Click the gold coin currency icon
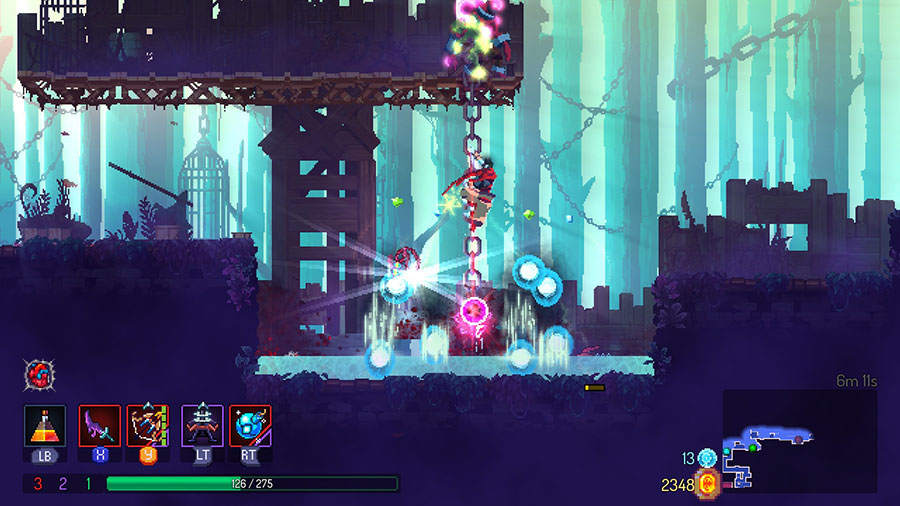Image resolution: width=900 pixels, height=506 pixels. coord(708,485)
